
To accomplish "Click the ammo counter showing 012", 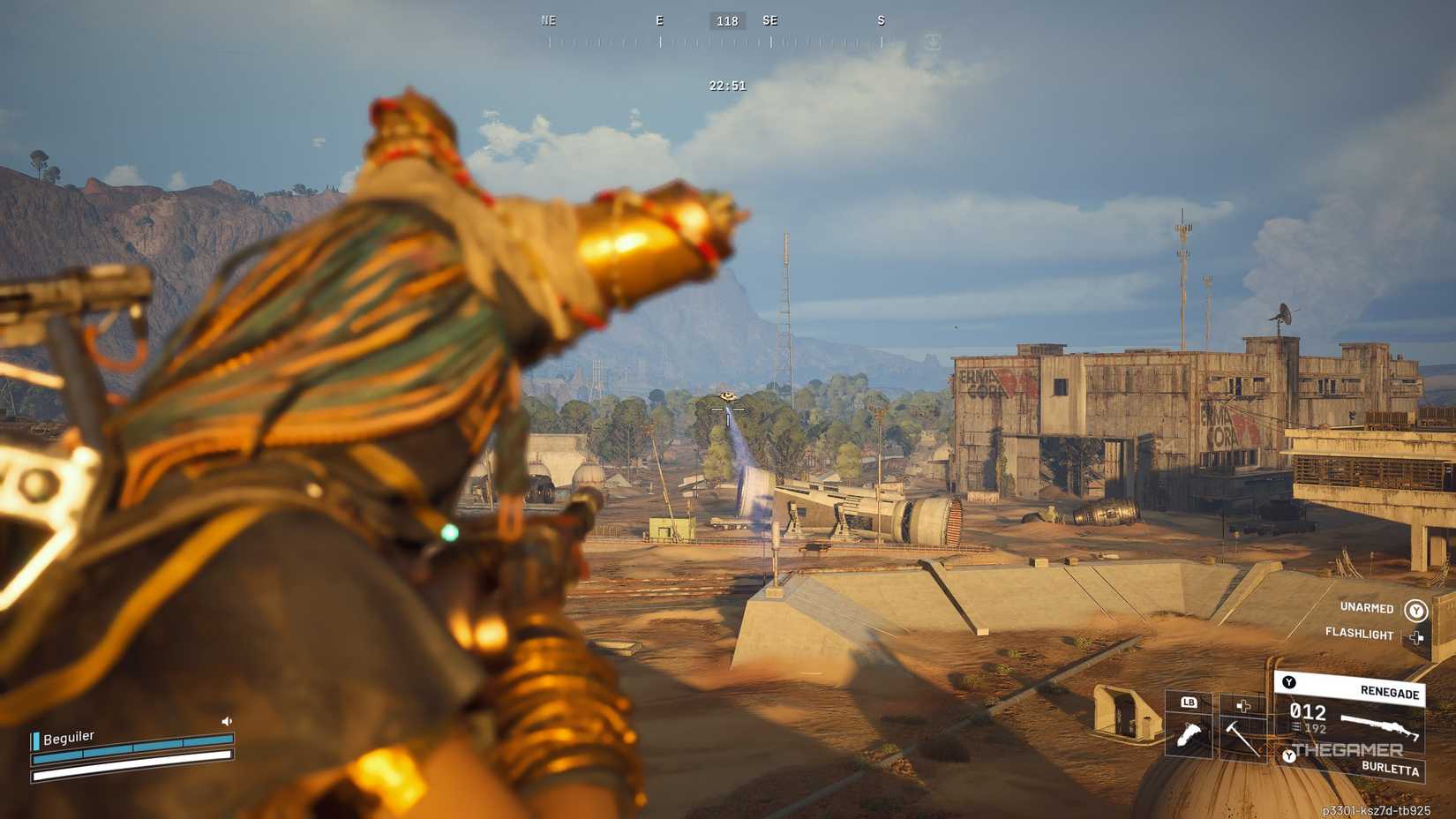I will 1309,711.
